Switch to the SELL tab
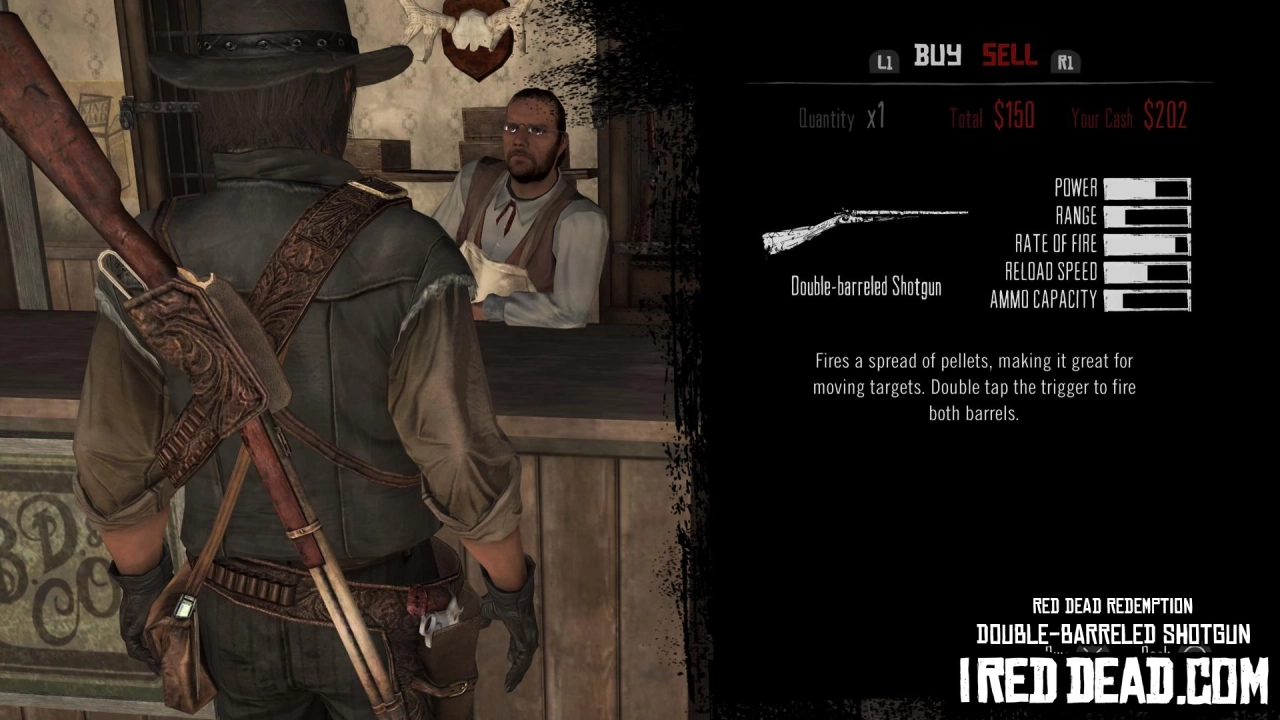The height and width of the screenshot is (720, 1280). 1008,57
